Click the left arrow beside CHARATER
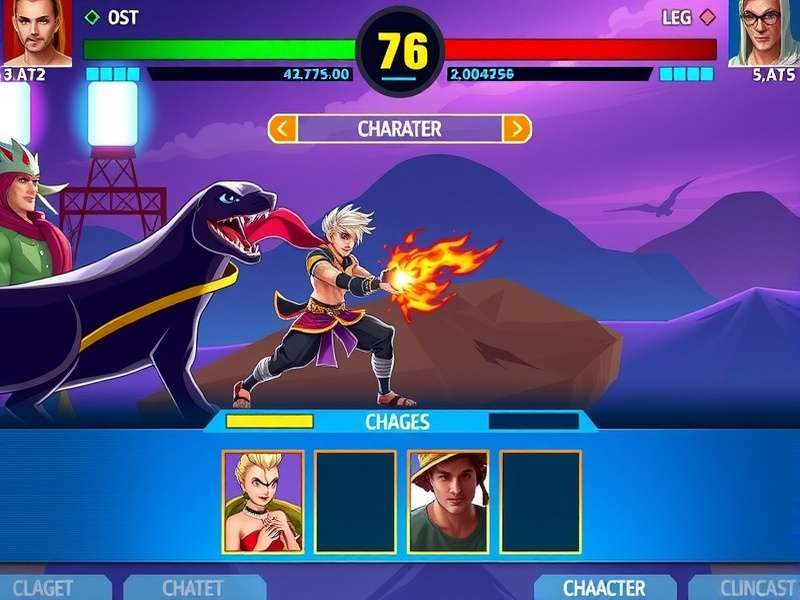This screenshot has width=800, height=600. click(x=282, y=128)
